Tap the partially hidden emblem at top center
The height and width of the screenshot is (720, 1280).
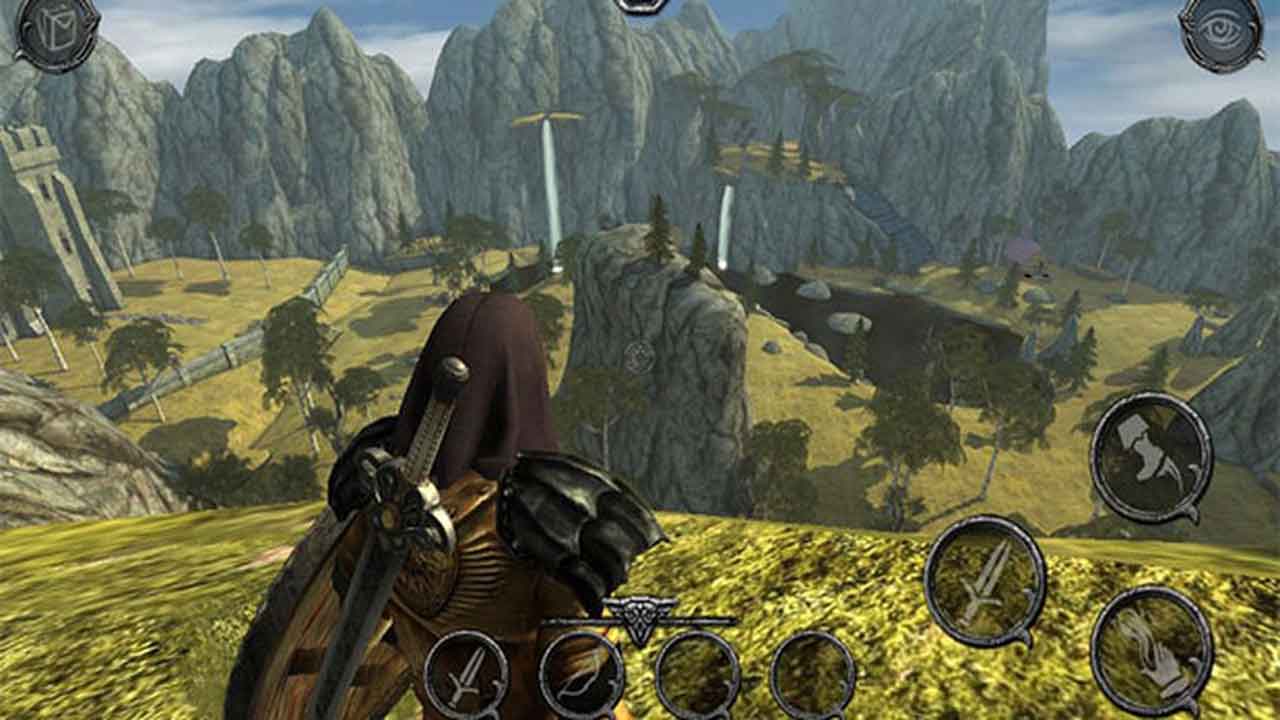tap(641, 5)
